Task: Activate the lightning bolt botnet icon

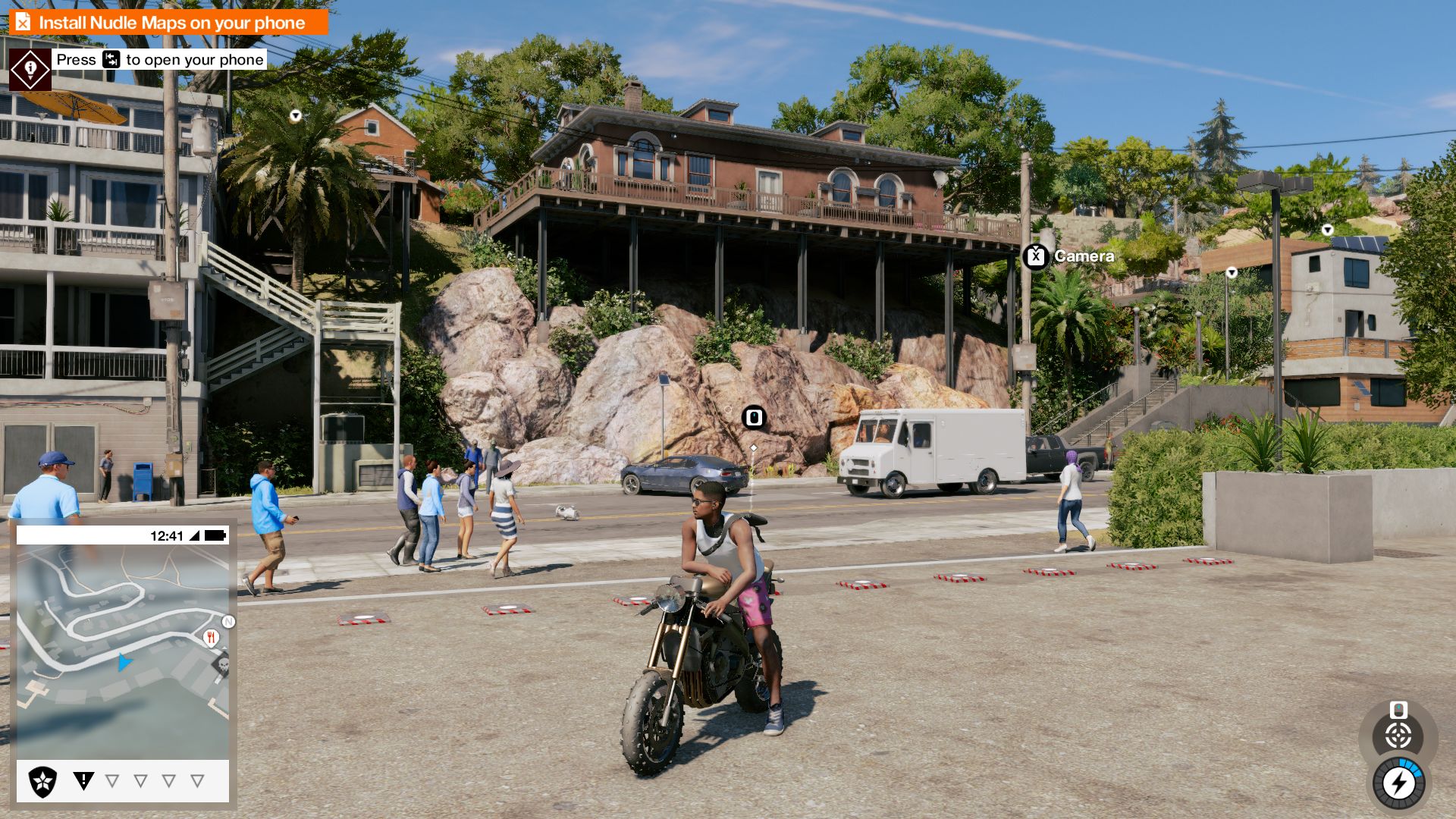Action: point(1399,783)
